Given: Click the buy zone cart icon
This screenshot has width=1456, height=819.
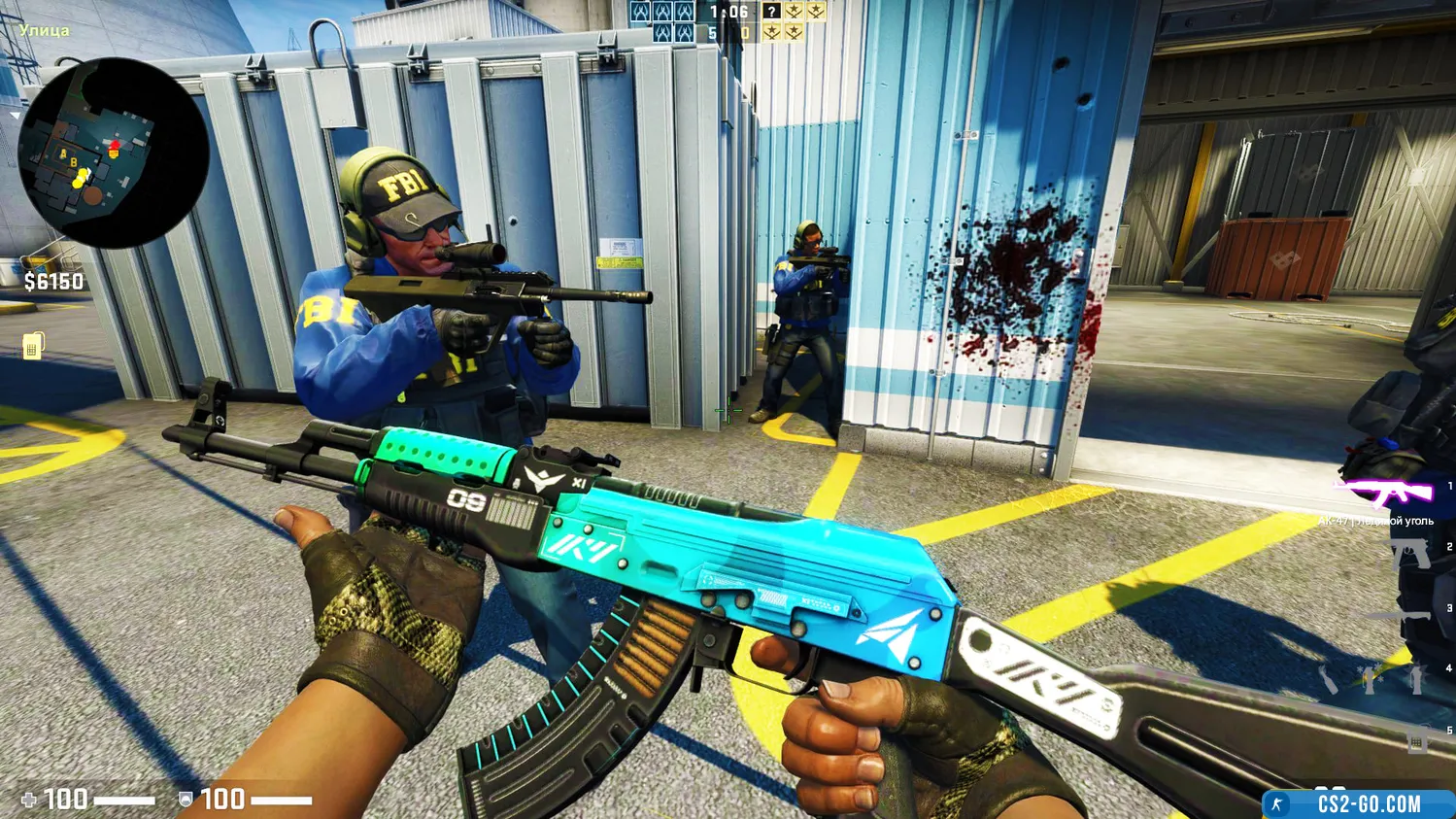Looking at the screenshot, I should point(33,345).
